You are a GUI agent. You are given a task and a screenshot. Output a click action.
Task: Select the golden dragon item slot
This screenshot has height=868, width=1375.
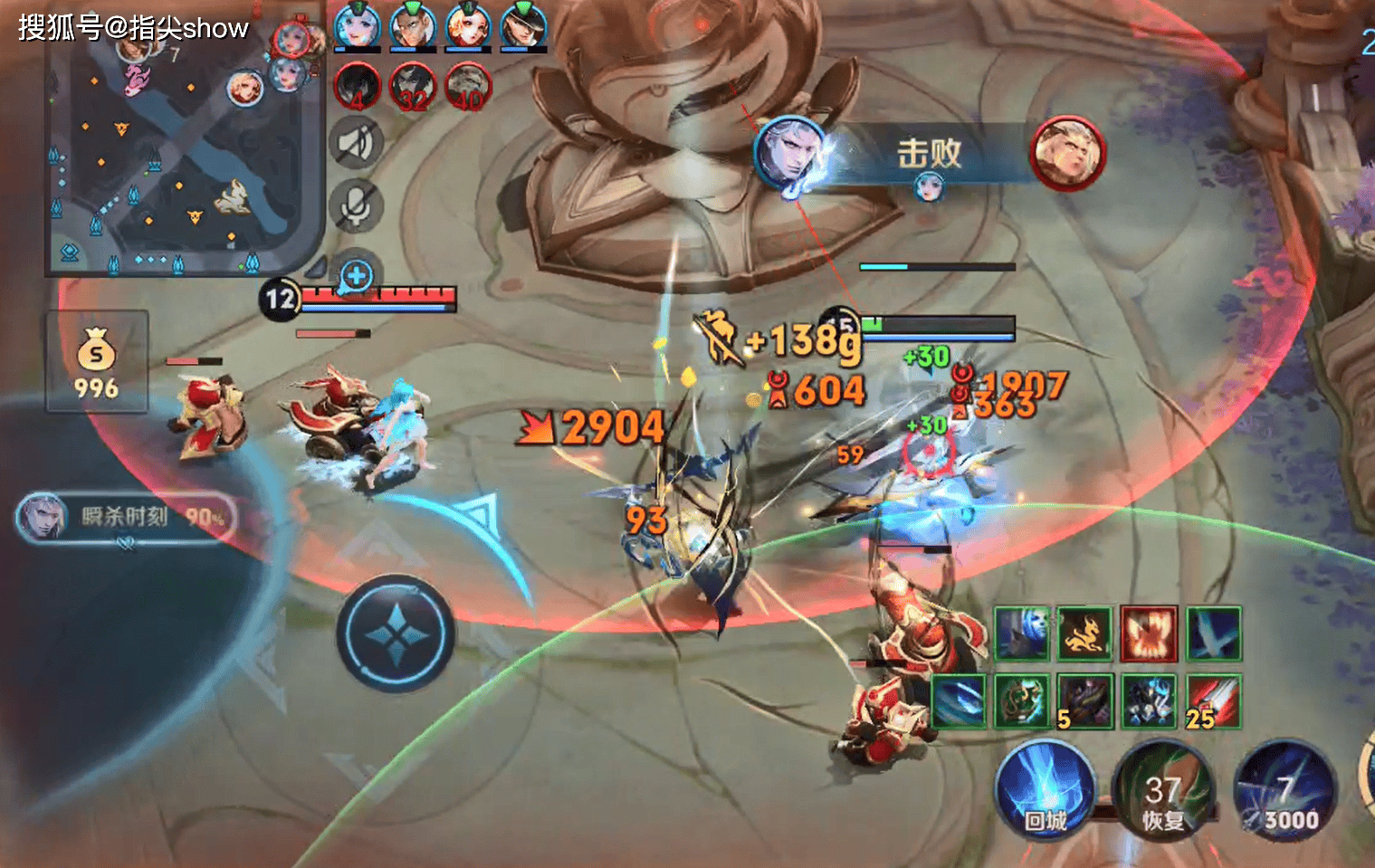tap(1085, 634)
